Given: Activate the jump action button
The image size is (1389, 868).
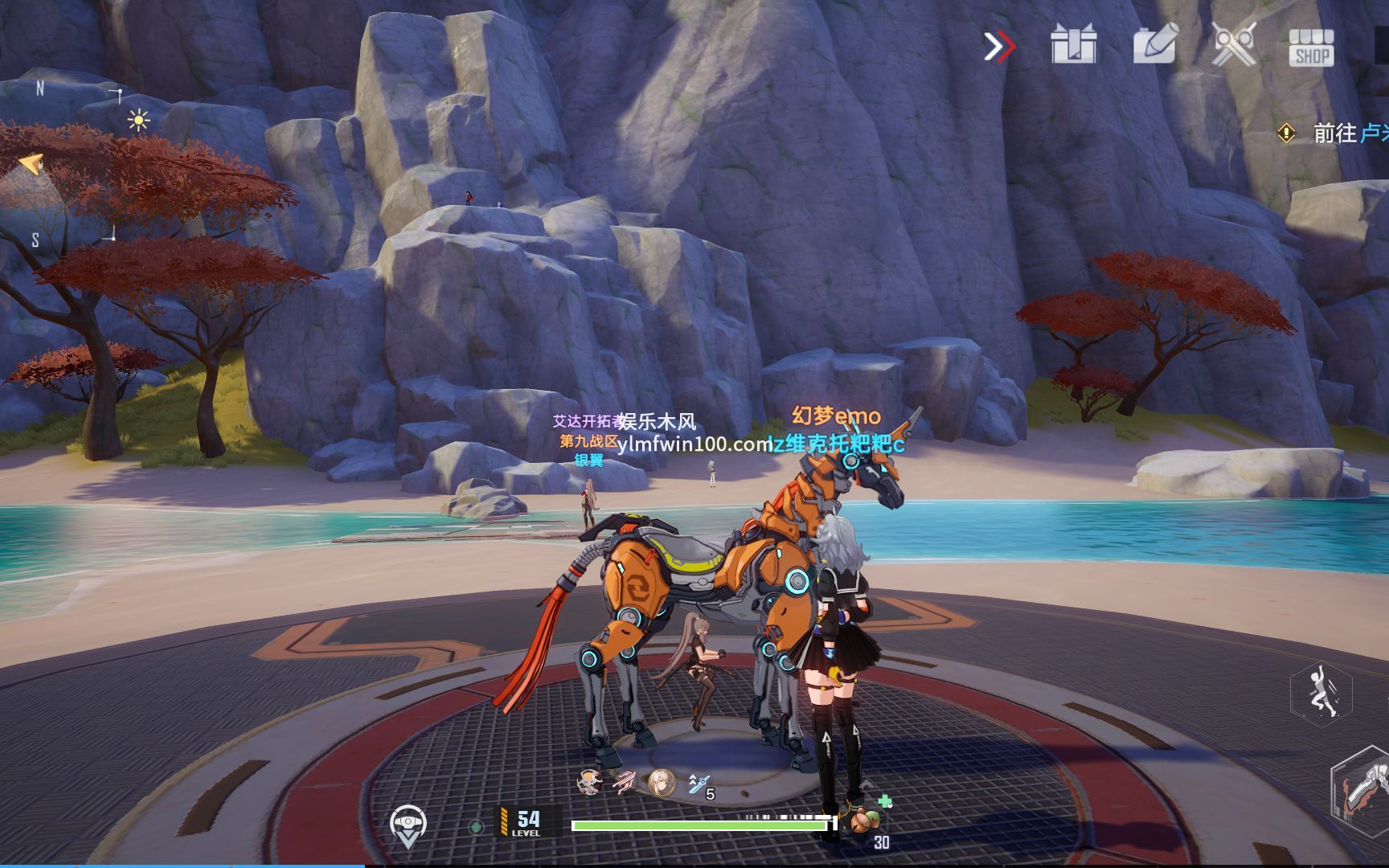Looking at the screenshot, I should [x=1321, y=690].
